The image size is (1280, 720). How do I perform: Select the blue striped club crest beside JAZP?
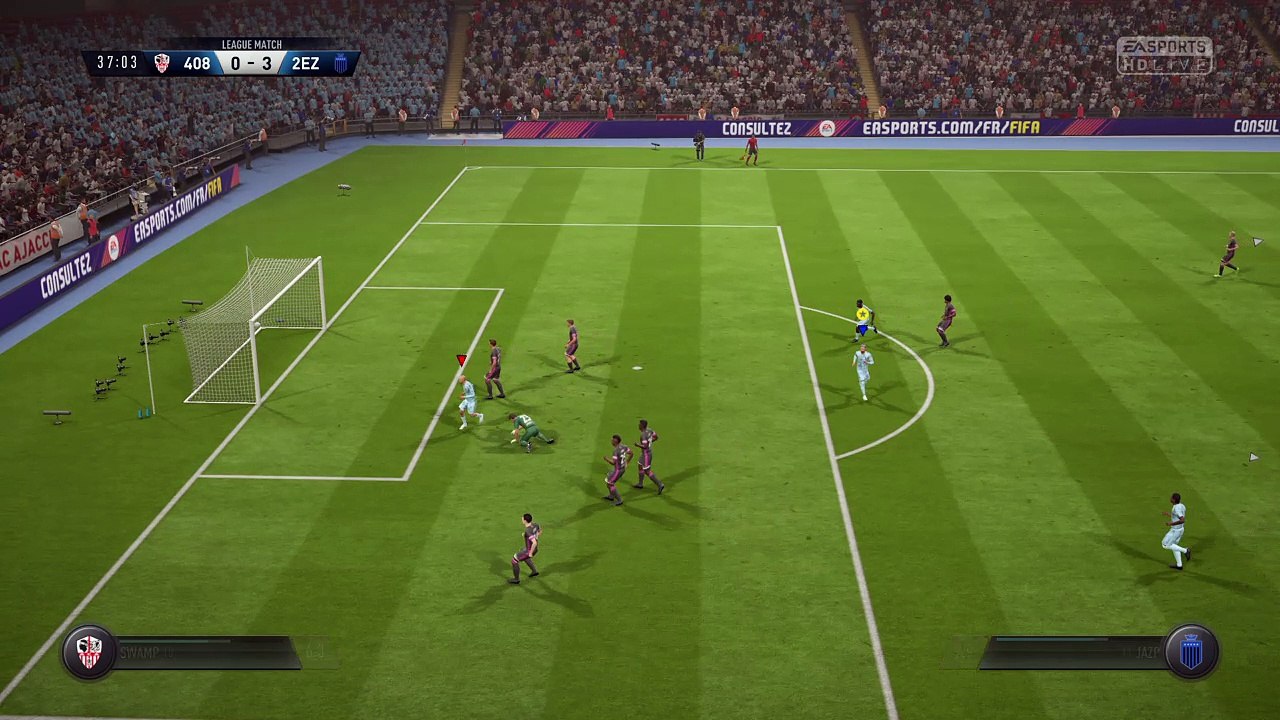(x=1190, y=652)
